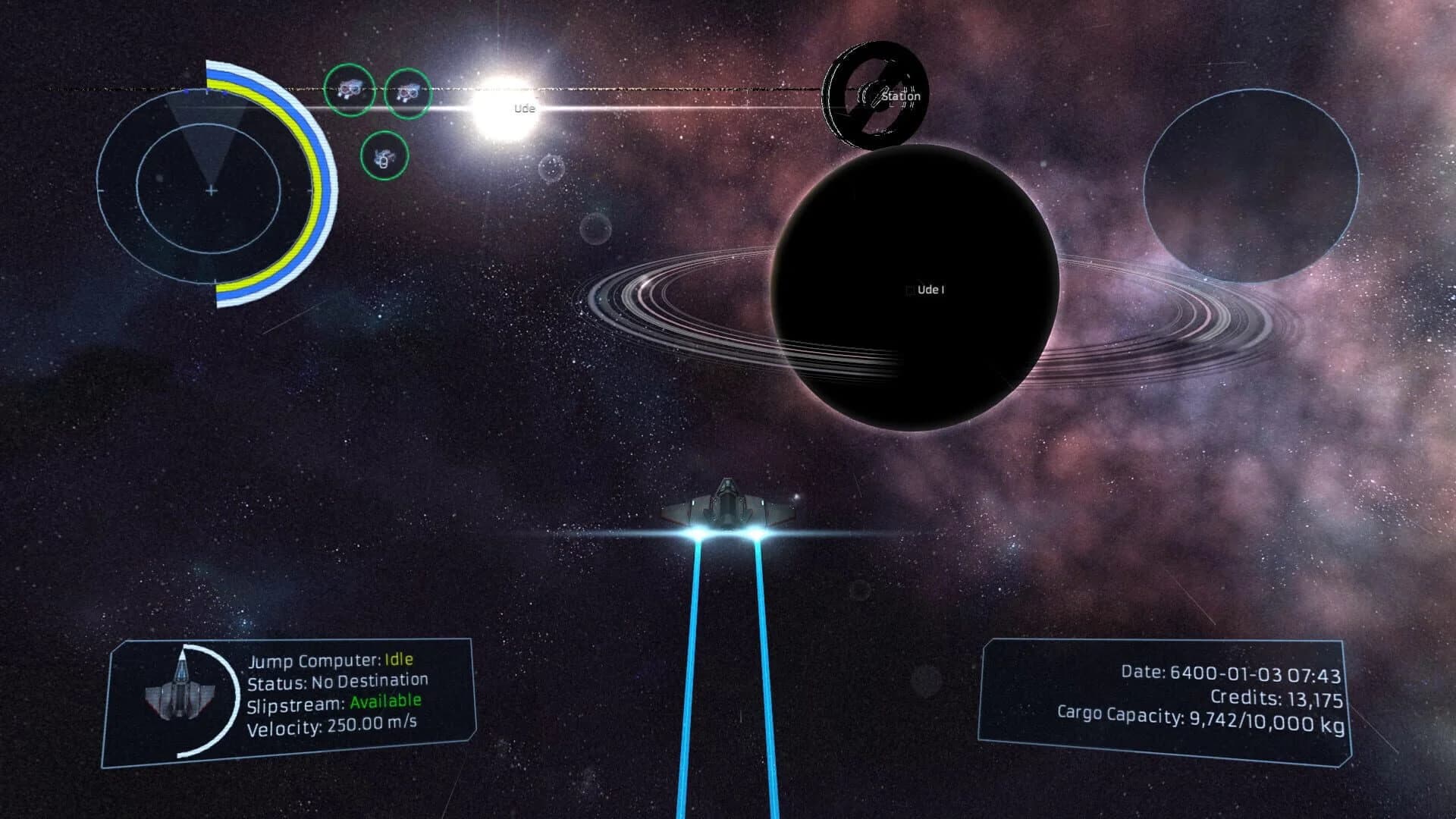Select the right green-circled ship contact

tap(407, 92)
